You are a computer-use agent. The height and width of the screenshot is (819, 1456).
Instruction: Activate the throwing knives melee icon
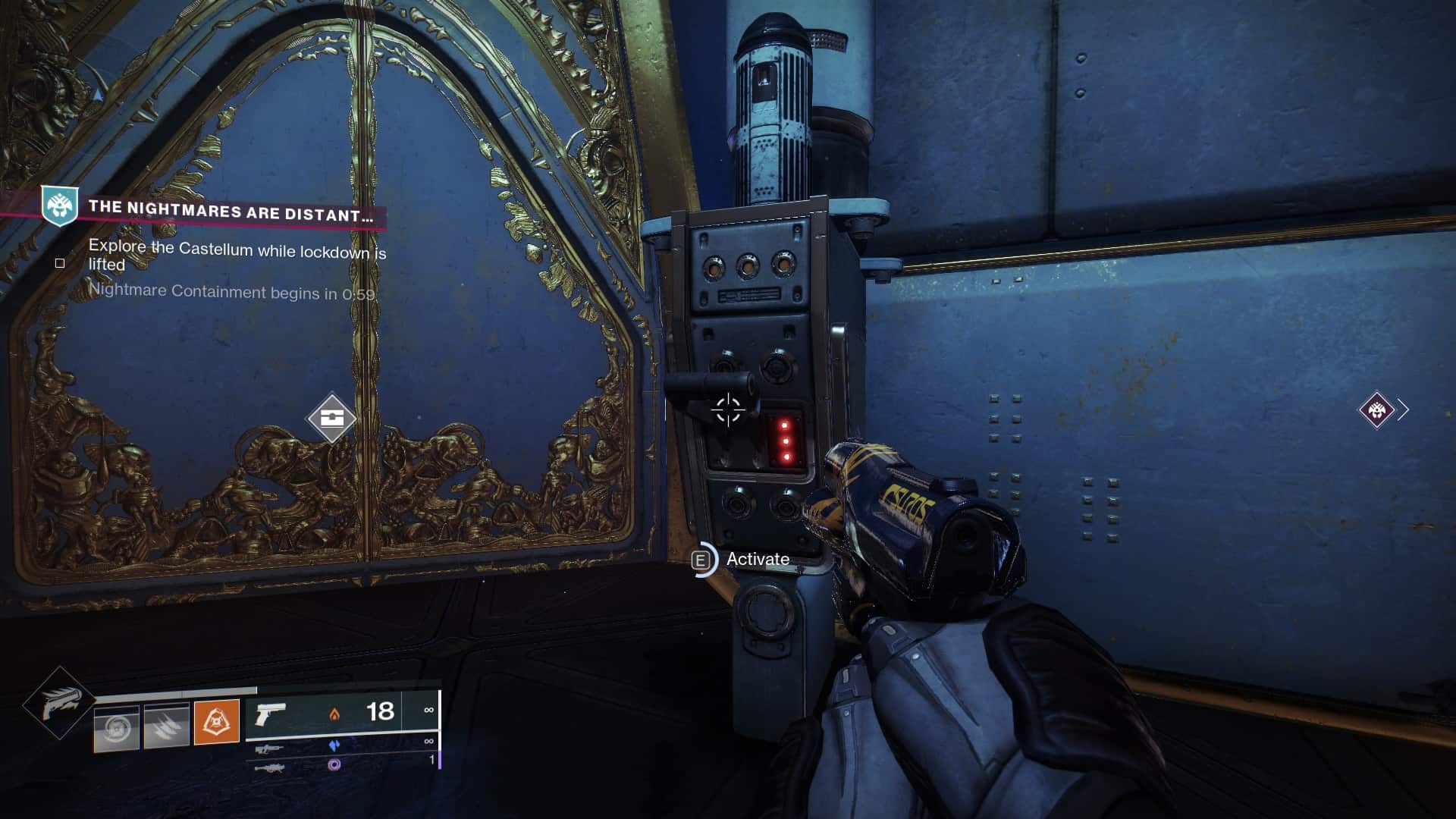166,726
